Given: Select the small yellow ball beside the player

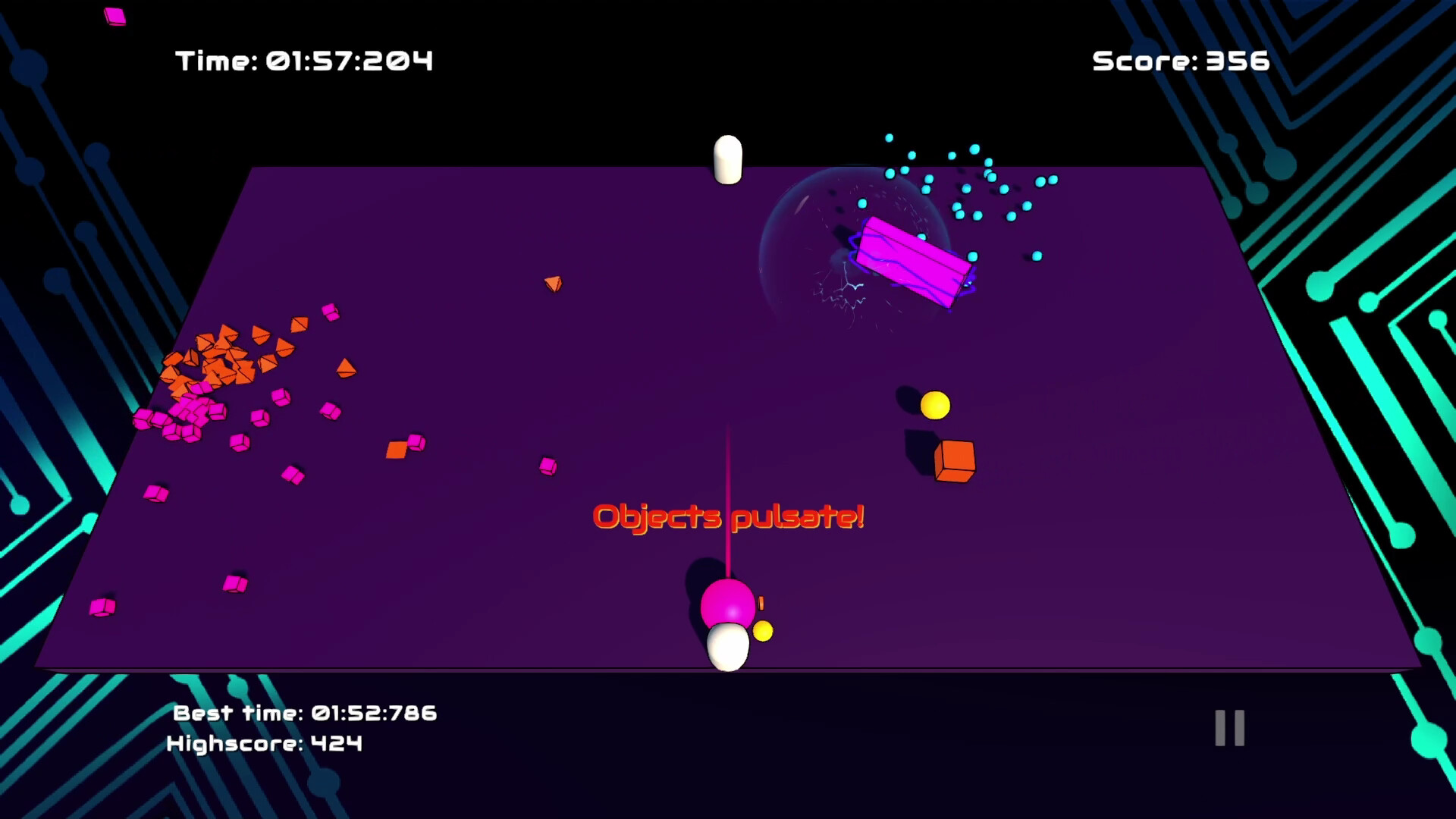Looking at the screenshot, I should coord(762,629).
